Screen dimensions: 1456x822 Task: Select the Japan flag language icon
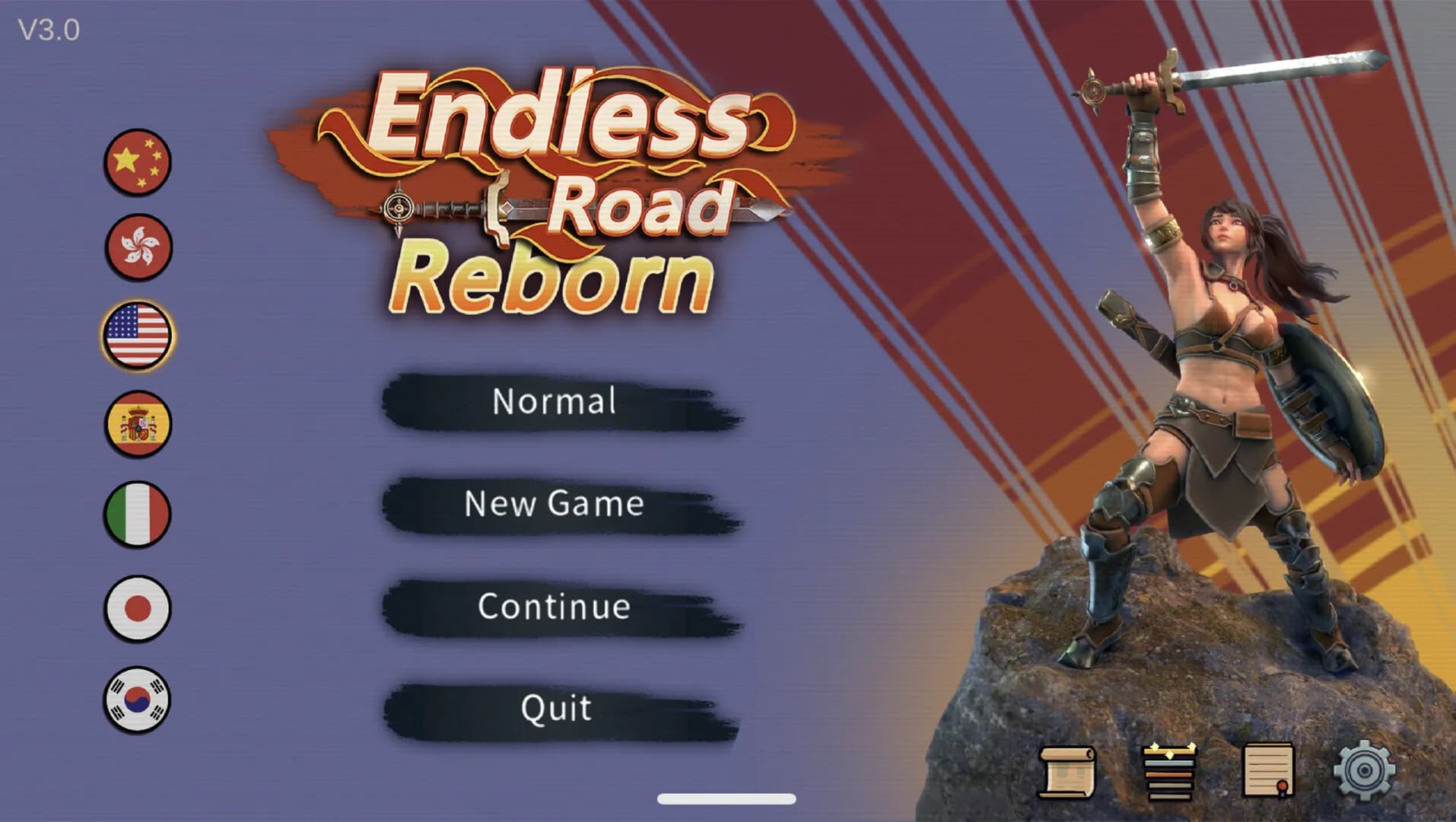click(x=137, y=609)
